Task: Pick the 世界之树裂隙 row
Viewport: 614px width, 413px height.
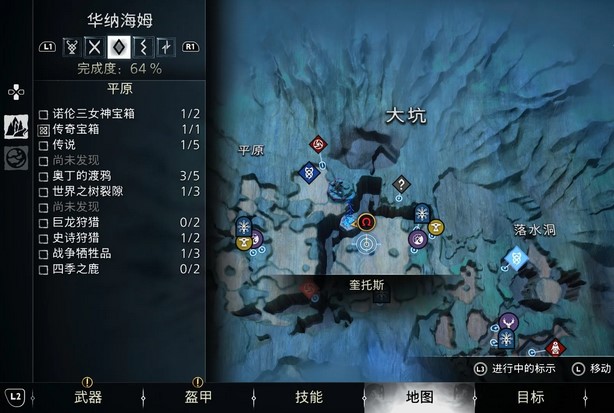Action: coord(121,191)
